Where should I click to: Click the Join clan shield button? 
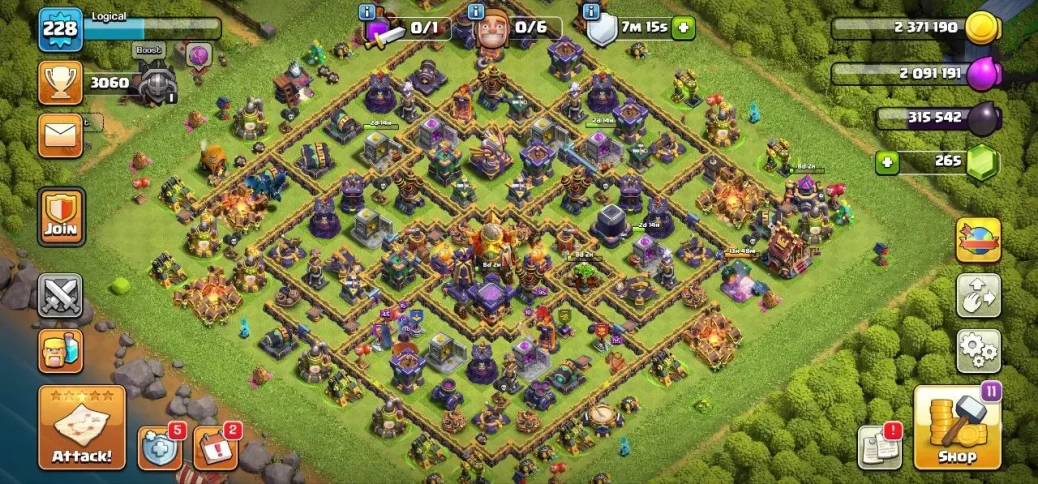click(61, 216)
